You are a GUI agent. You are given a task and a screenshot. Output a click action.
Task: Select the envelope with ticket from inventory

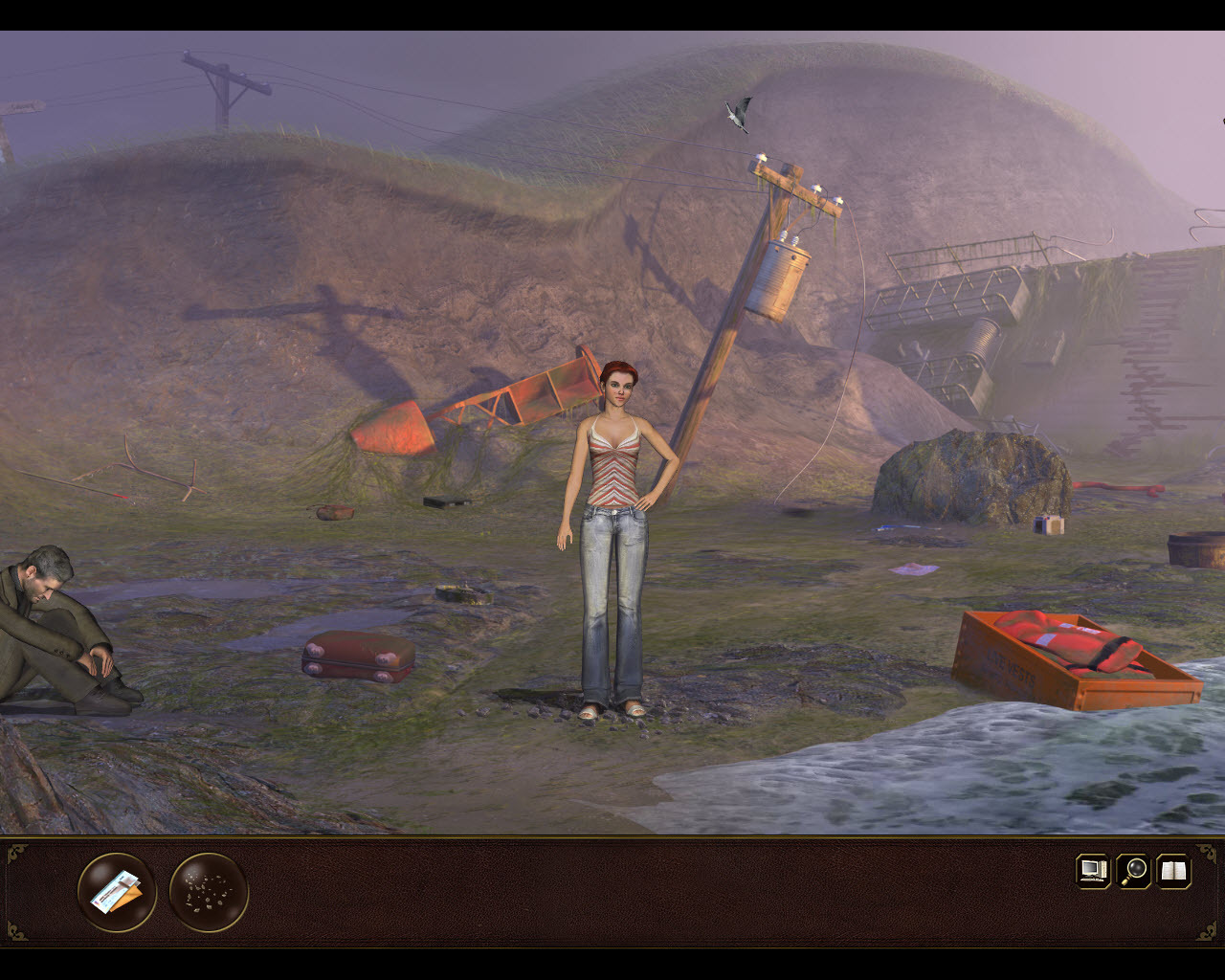point(115,891)
